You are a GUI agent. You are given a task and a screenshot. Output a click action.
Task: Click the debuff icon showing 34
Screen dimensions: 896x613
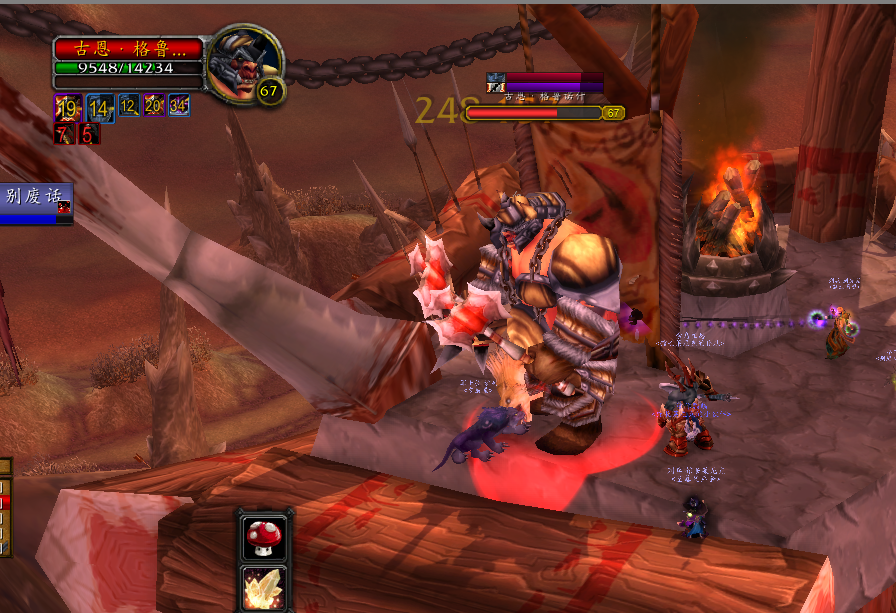coord(180,105)
